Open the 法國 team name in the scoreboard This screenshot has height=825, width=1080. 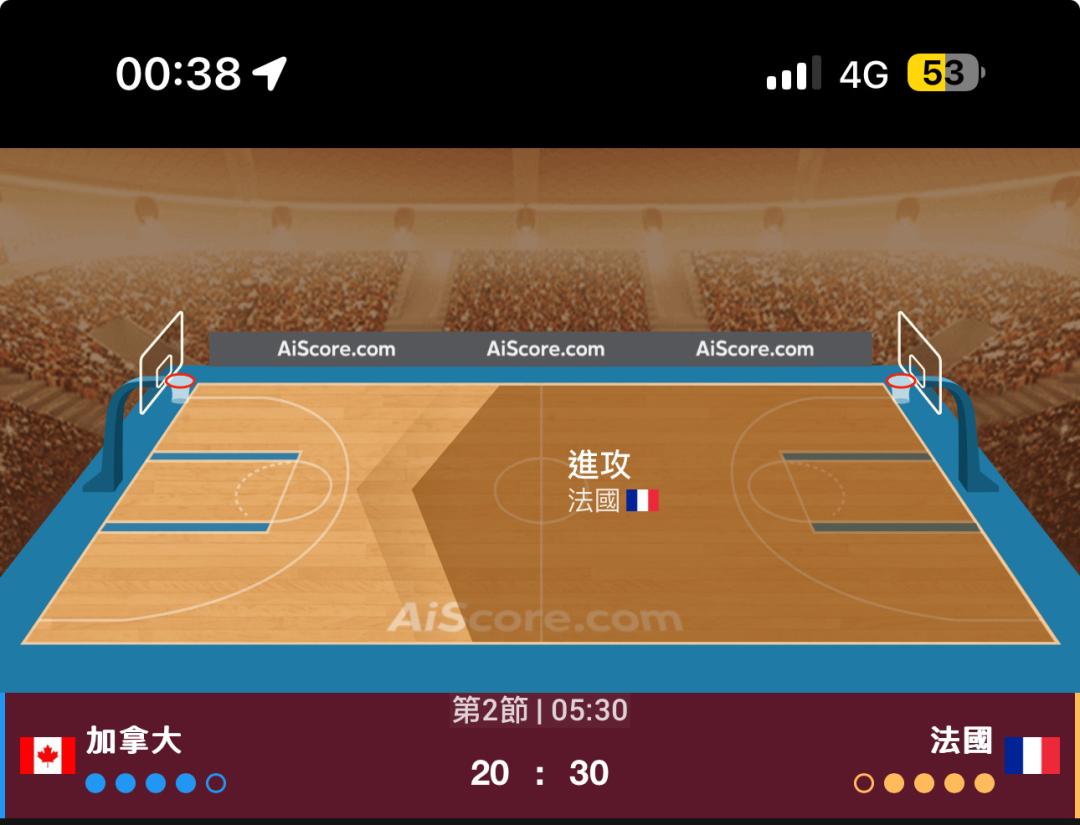click(961, 741)
